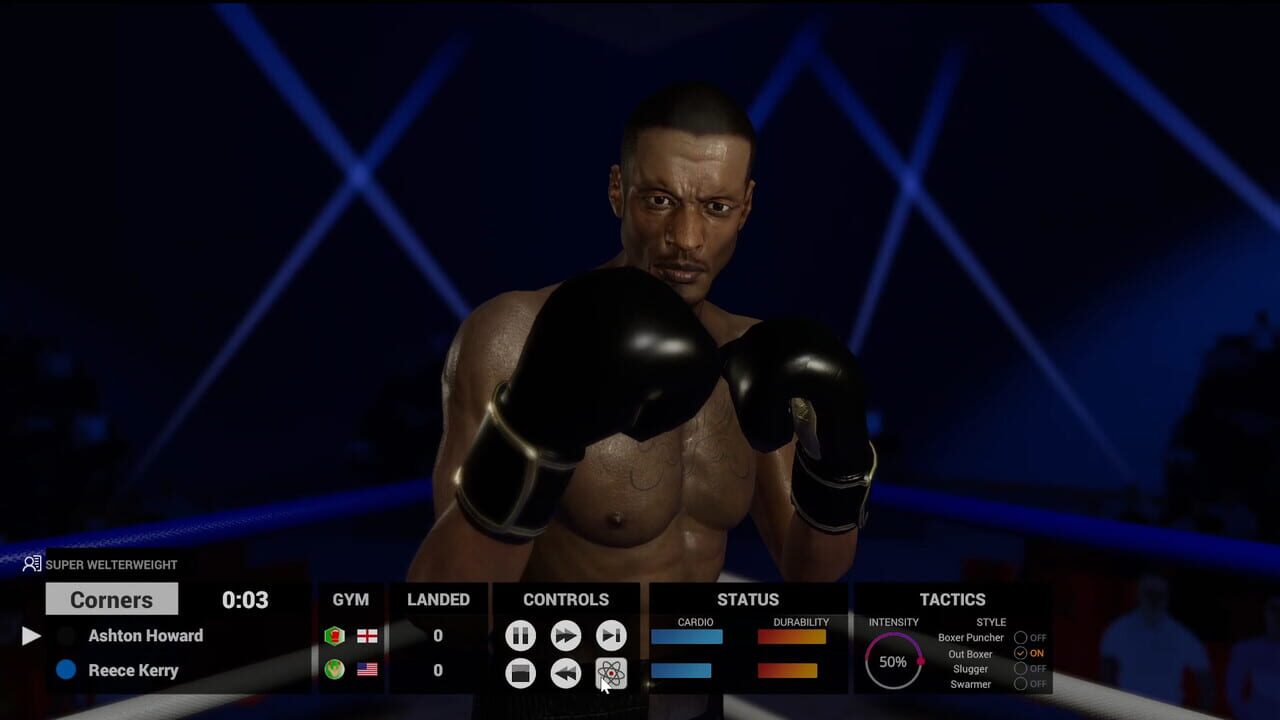Open the Corners panel
Viewport: 1280px width, 720px height.
111,599
